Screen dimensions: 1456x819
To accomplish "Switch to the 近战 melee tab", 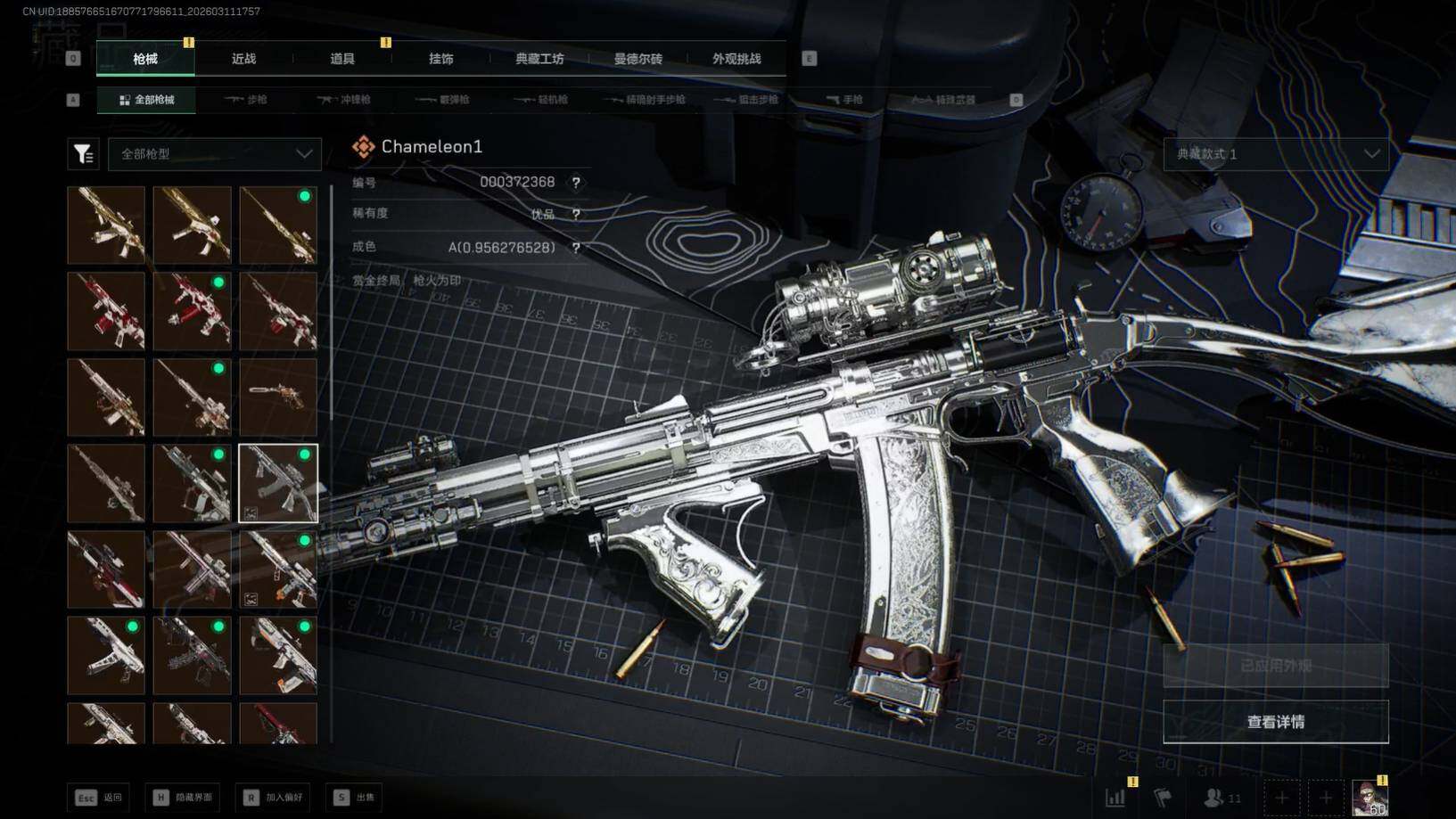I will (243, 59).
